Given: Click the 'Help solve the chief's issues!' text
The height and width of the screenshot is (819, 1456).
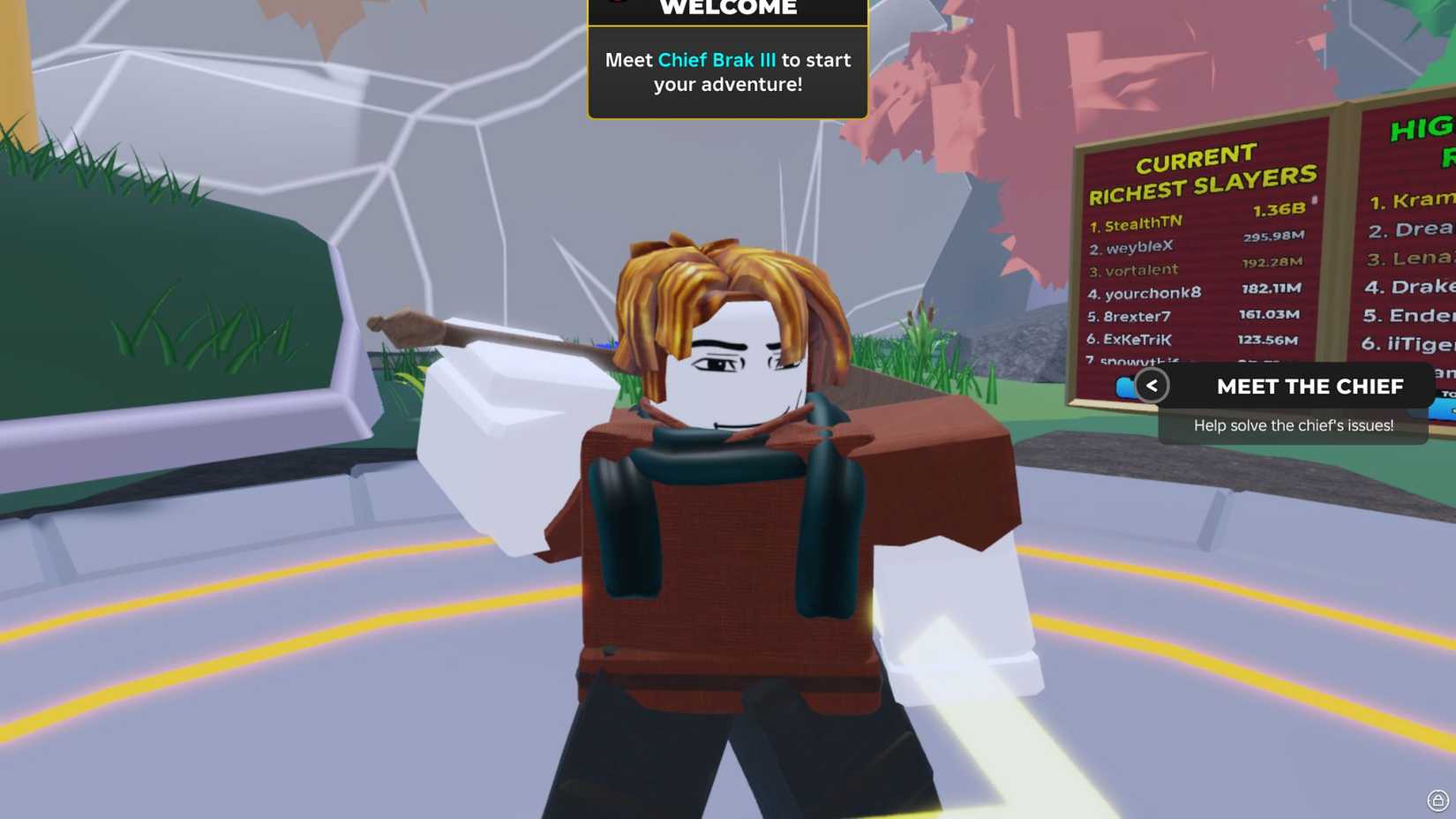Looking at the screenshot, I should 1293,425.
